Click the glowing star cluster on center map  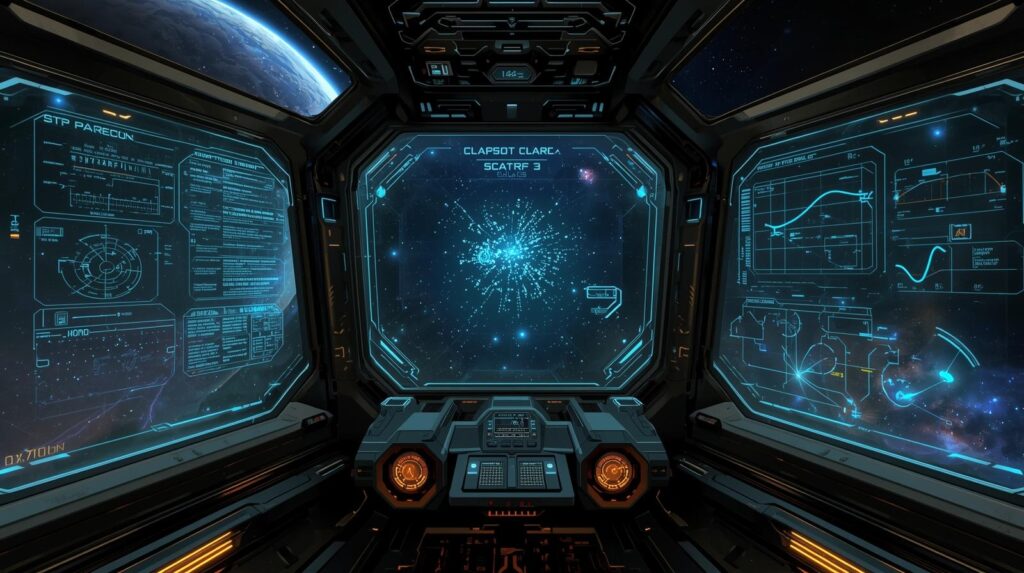click(x=512, y=250)
